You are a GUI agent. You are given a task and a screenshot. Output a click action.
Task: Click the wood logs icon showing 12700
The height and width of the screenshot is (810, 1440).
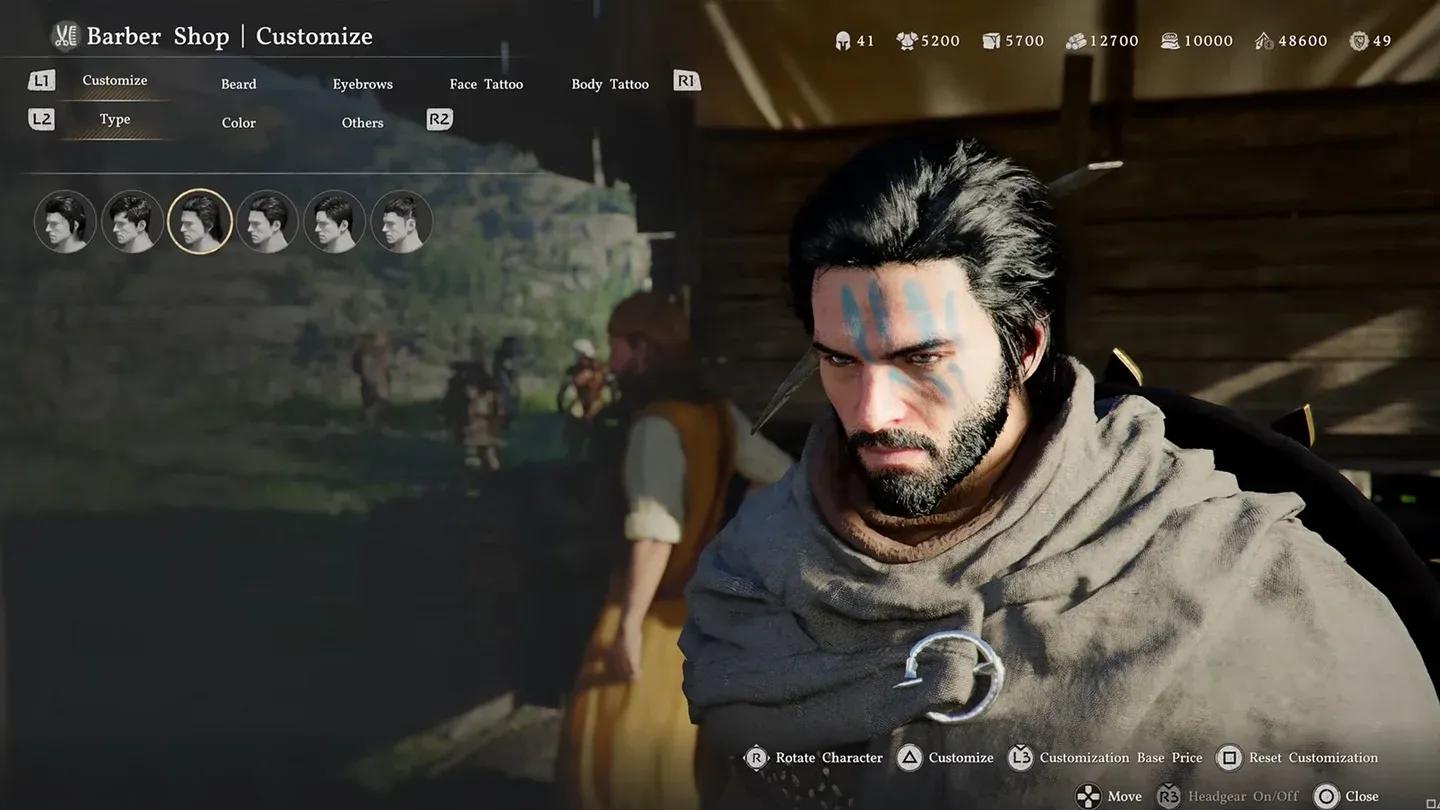pos(1074,40)
